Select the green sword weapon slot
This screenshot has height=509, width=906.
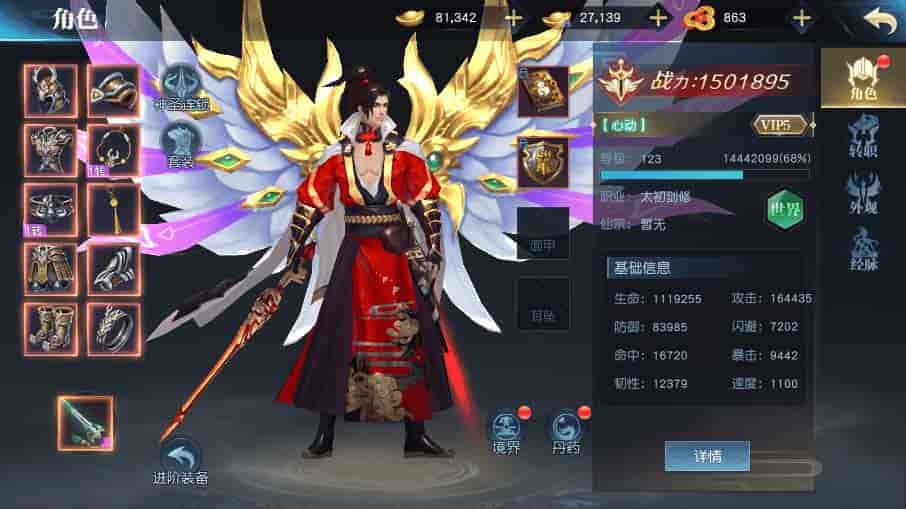[85, 422]
